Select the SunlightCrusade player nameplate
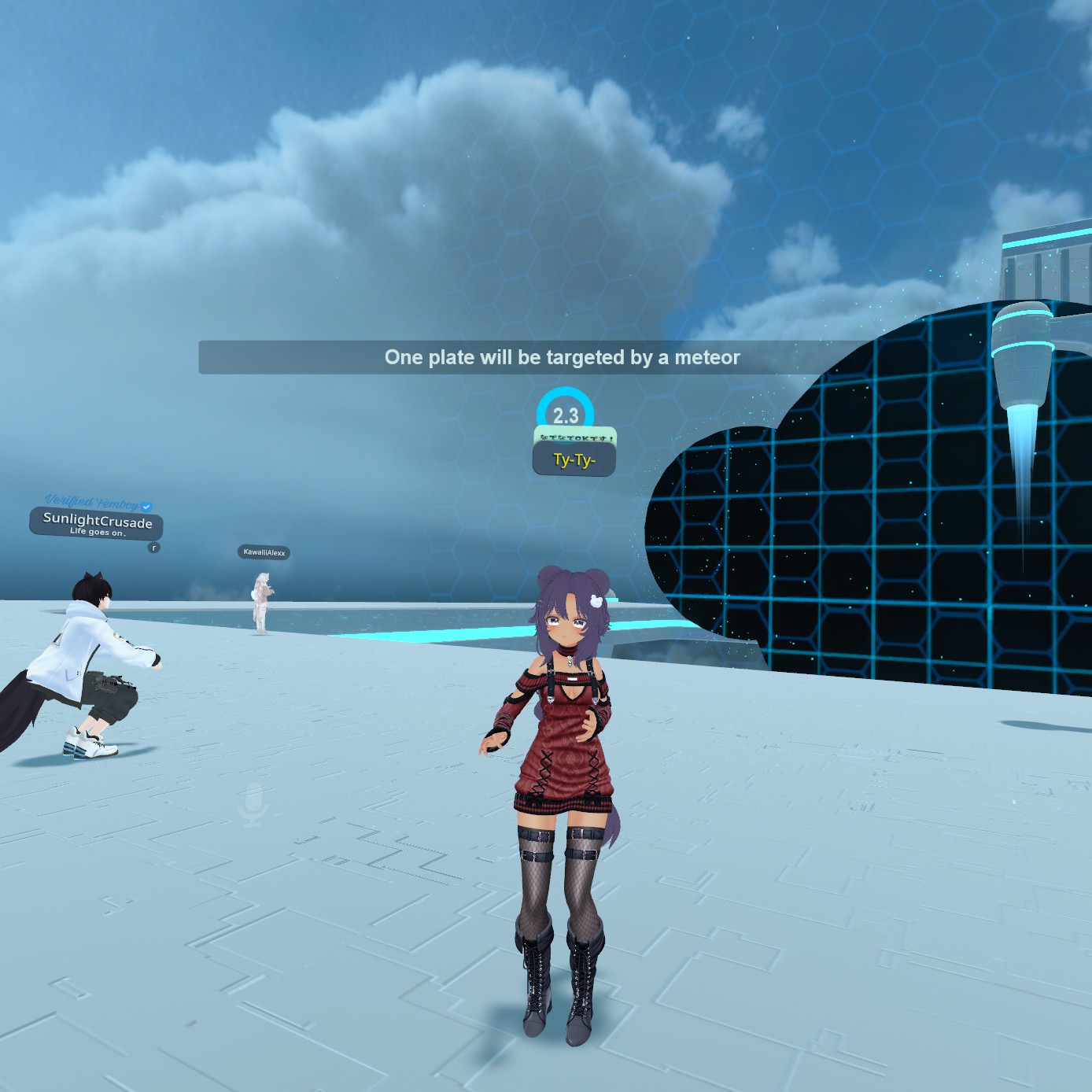Viewport: 1092px width, 1092px height. coord(97,522)
